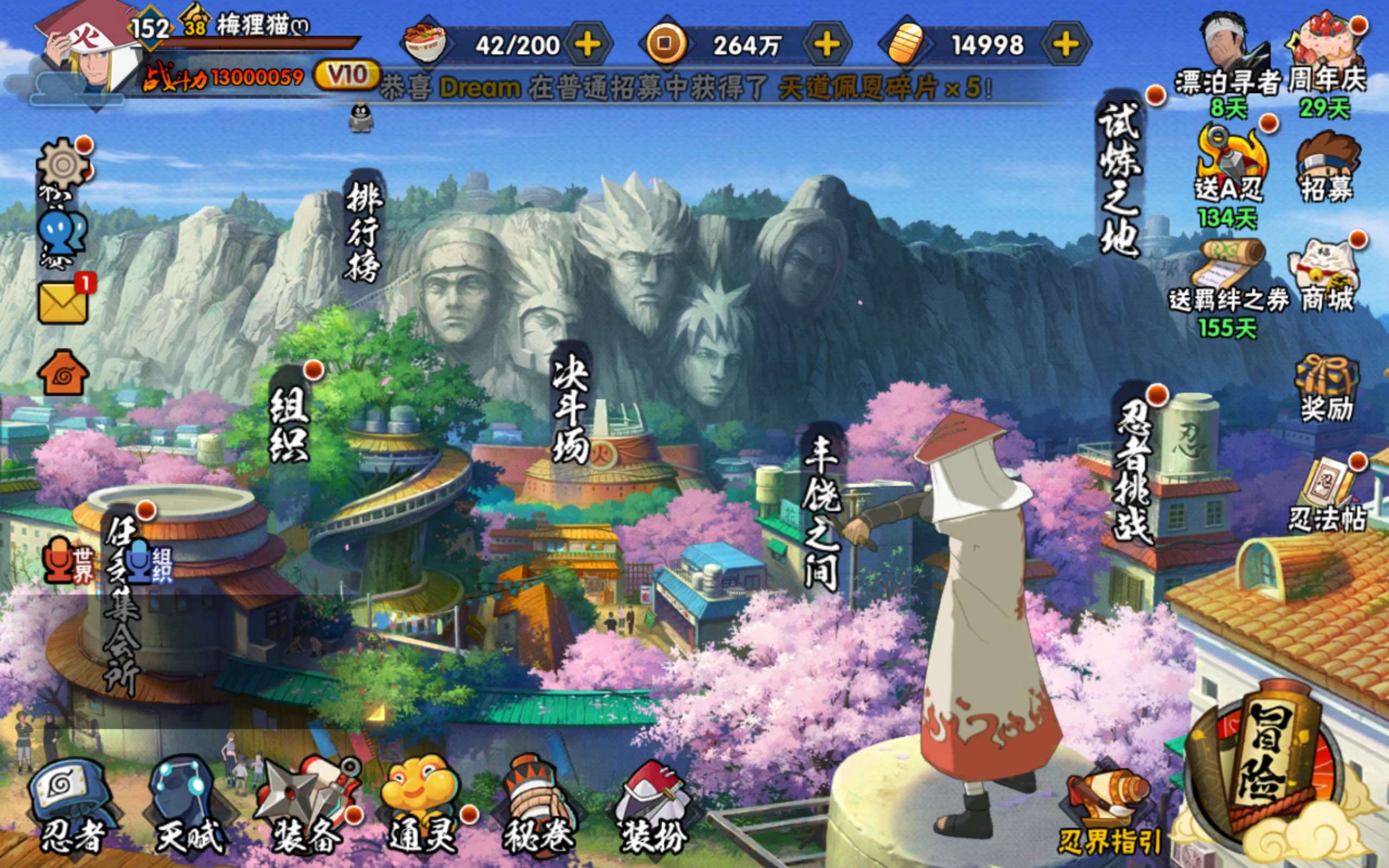Add more gold ingots with plus button
This screenshot has width=1389, height=868.
[1066, 45]
